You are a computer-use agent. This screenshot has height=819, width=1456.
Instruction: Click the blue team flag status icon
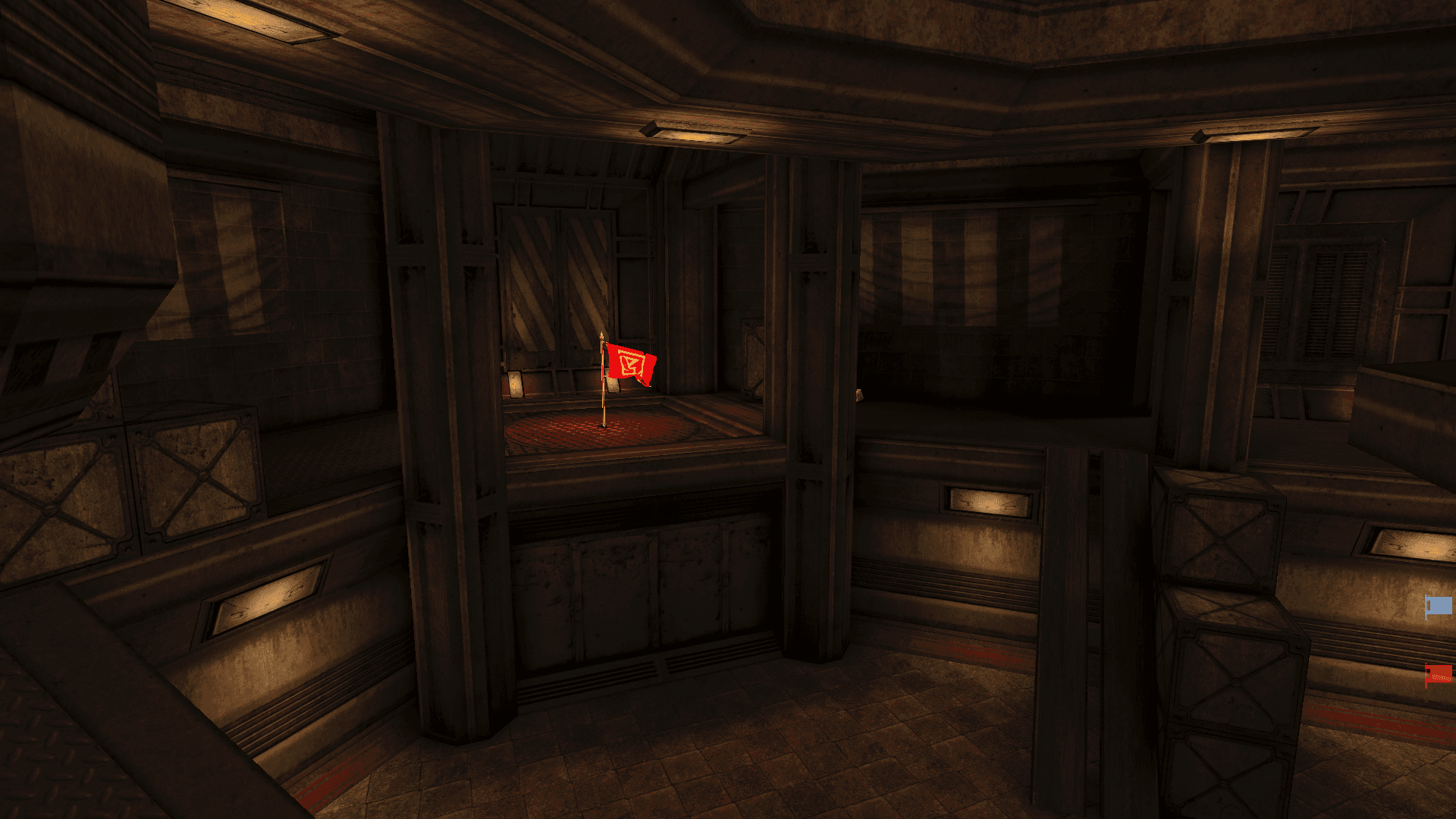[1439, 606]
